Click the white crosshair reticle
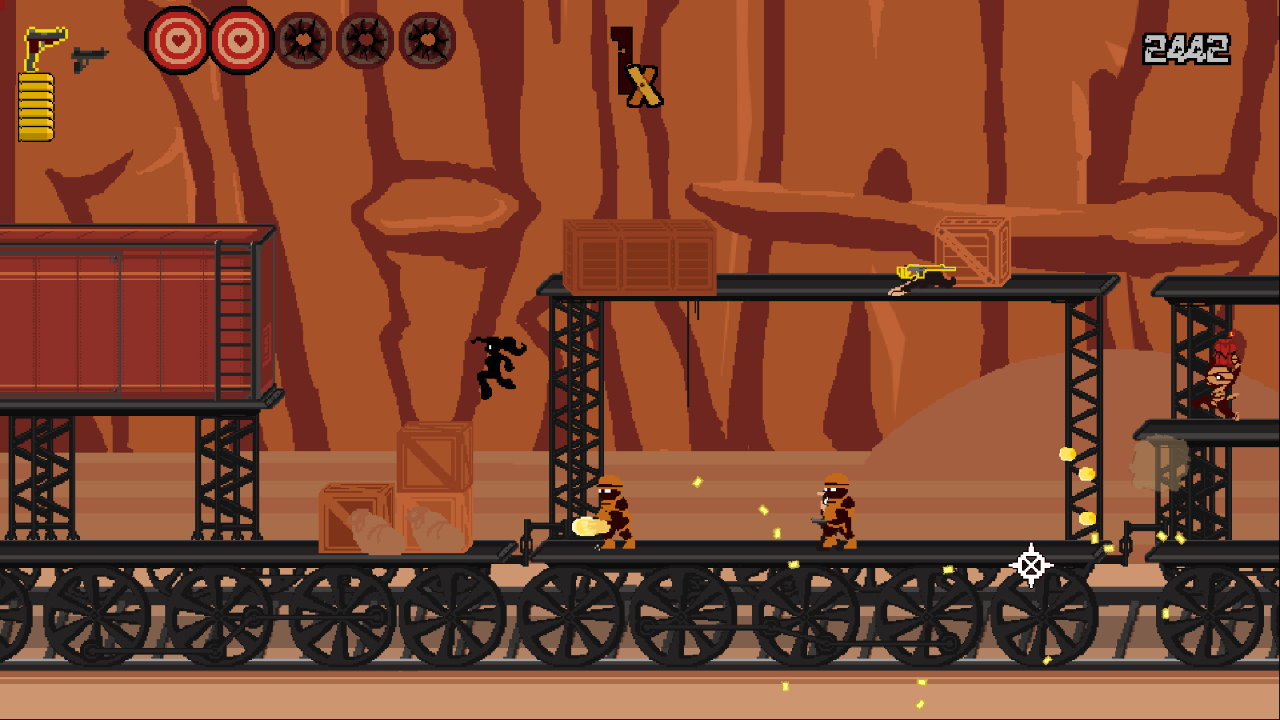Viewport: 1280px width, 720px height. 1030,565
